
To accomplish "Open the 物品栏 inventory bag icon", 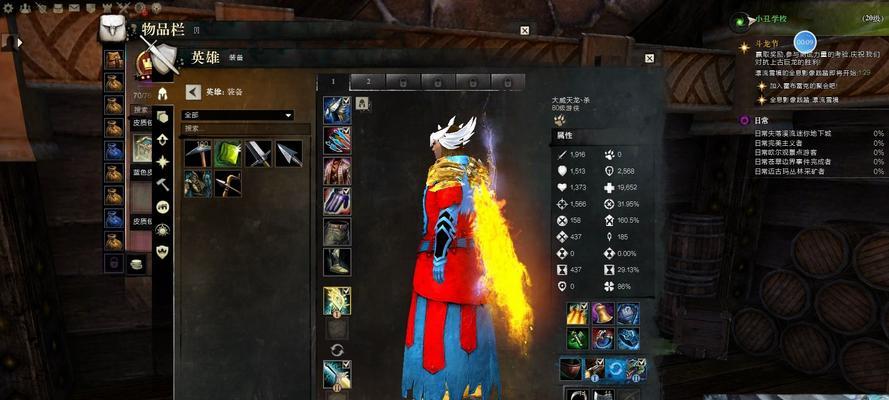I will (x=114, y=29).
